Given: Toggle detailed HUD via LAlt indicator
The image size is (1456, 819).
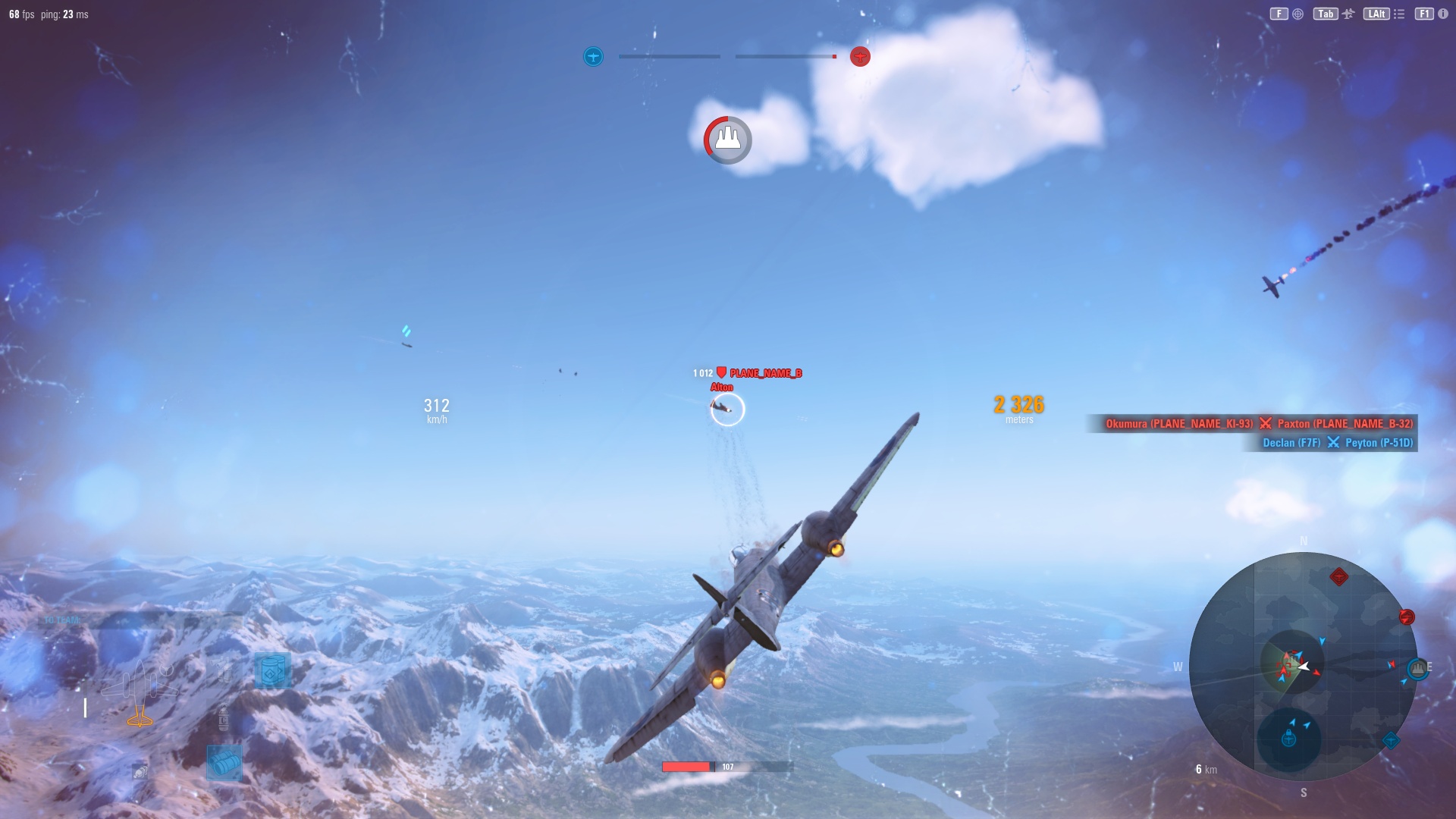Looking at the screenshot, I should (x=1377, y=13).
